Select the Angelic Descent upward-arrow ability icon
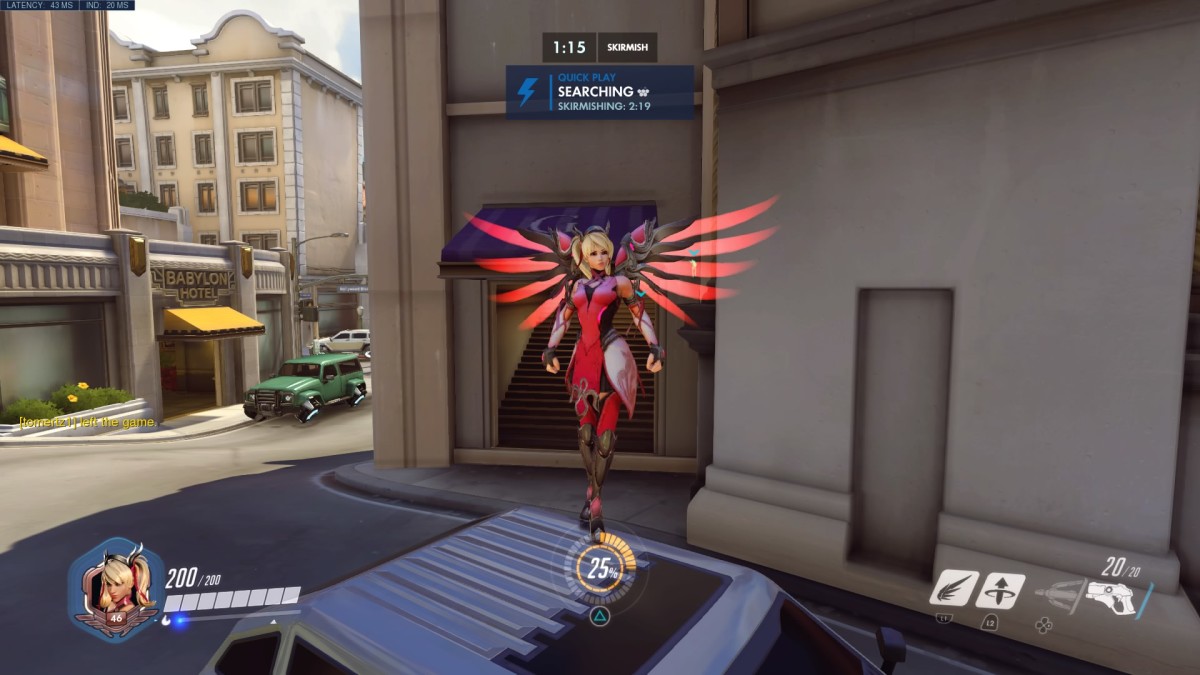The height and width of the screenshot is (675, 1200). point(999,589)
